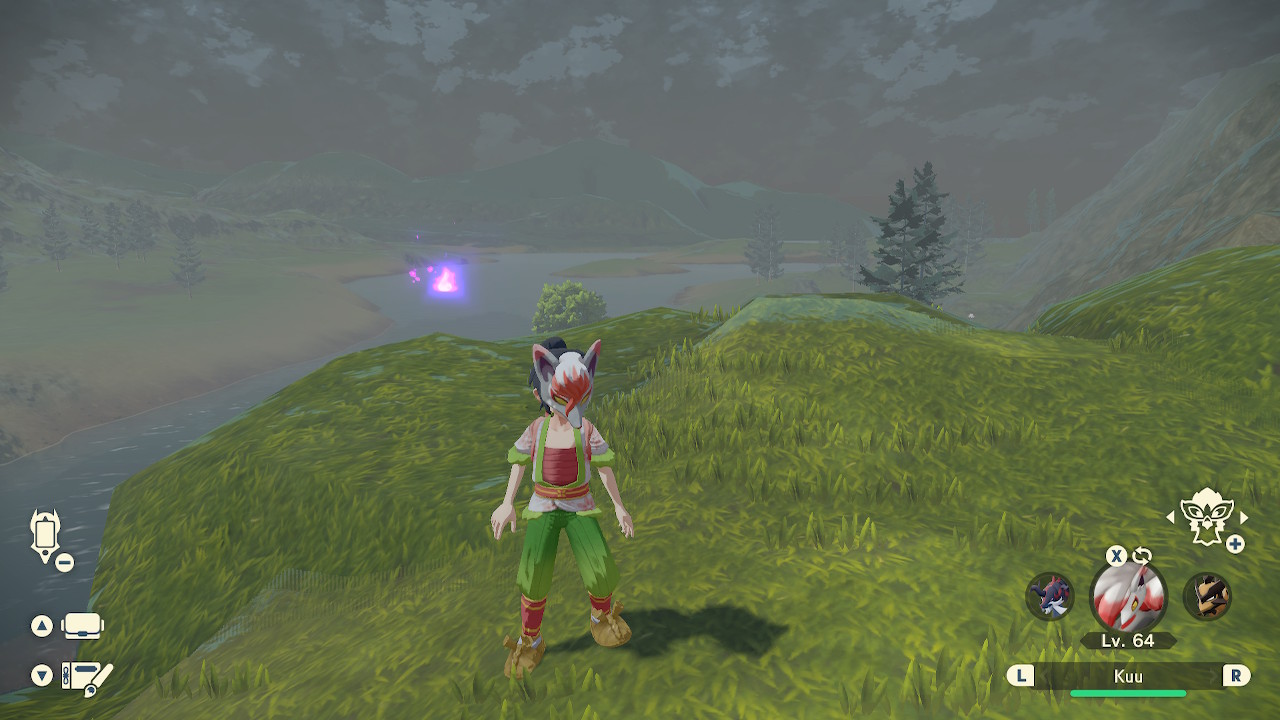Choose the Kleavor party portrait

[1207, 597]
